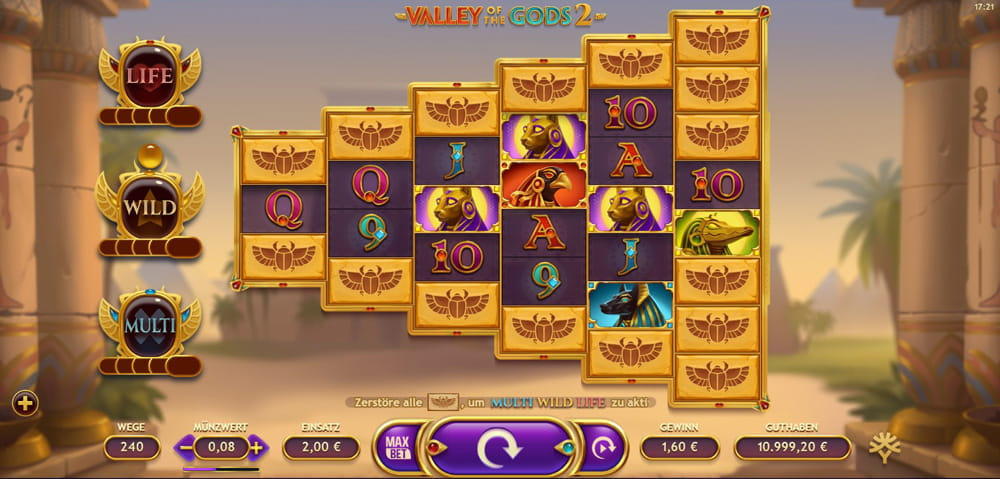
Task: Click the Yggdrasil tree logo
Action: [x=883, y=447]
